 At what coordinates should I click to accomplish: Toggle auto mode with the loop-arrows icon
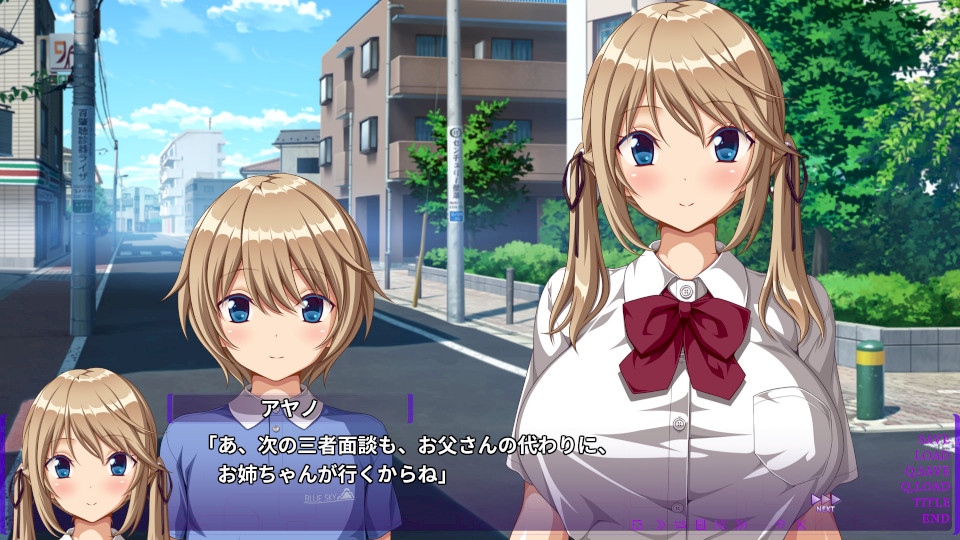tap(680, 525)
